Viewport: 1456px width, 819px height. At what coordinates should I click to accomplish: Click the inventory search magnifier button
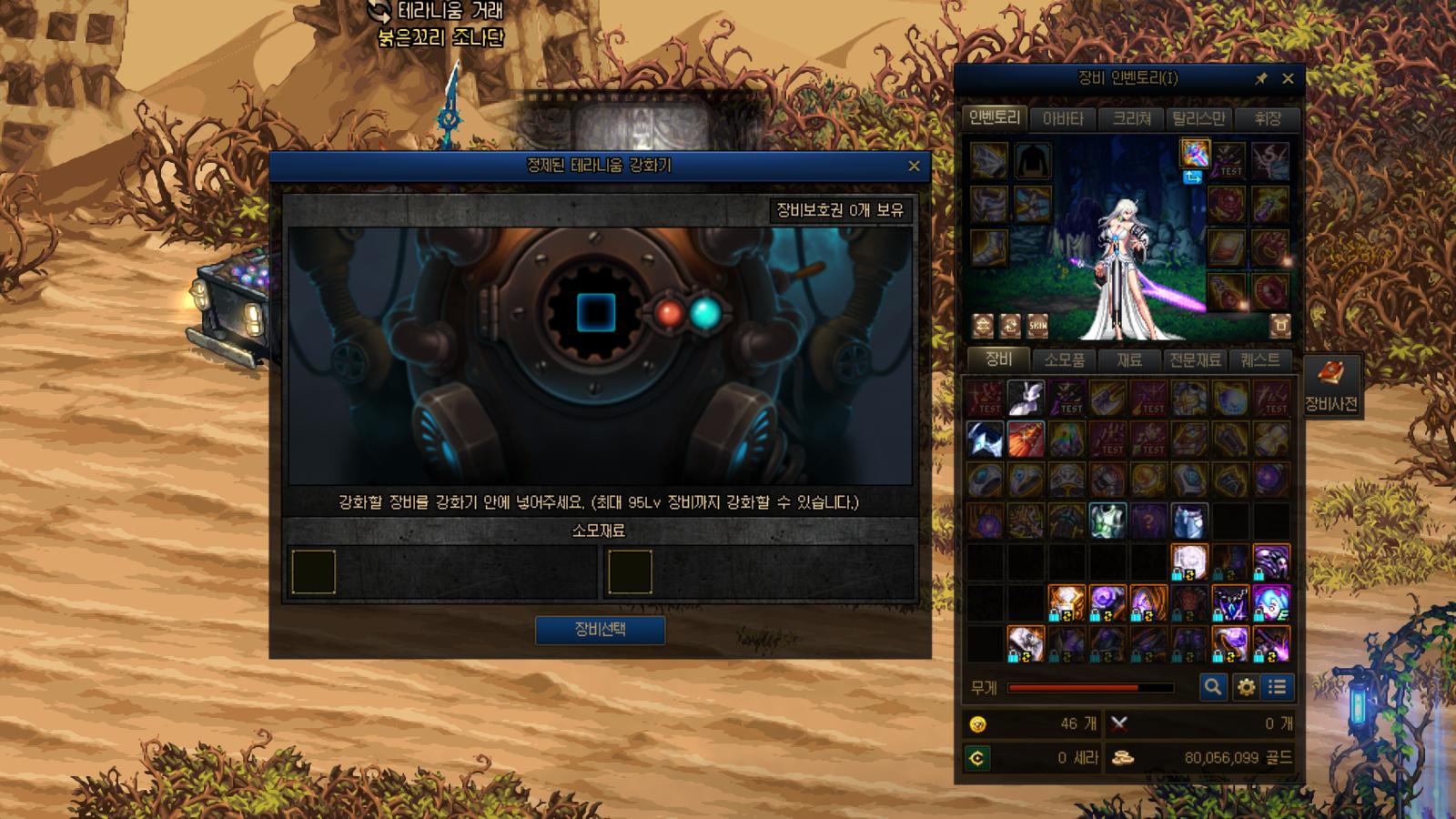(1212, 687)
